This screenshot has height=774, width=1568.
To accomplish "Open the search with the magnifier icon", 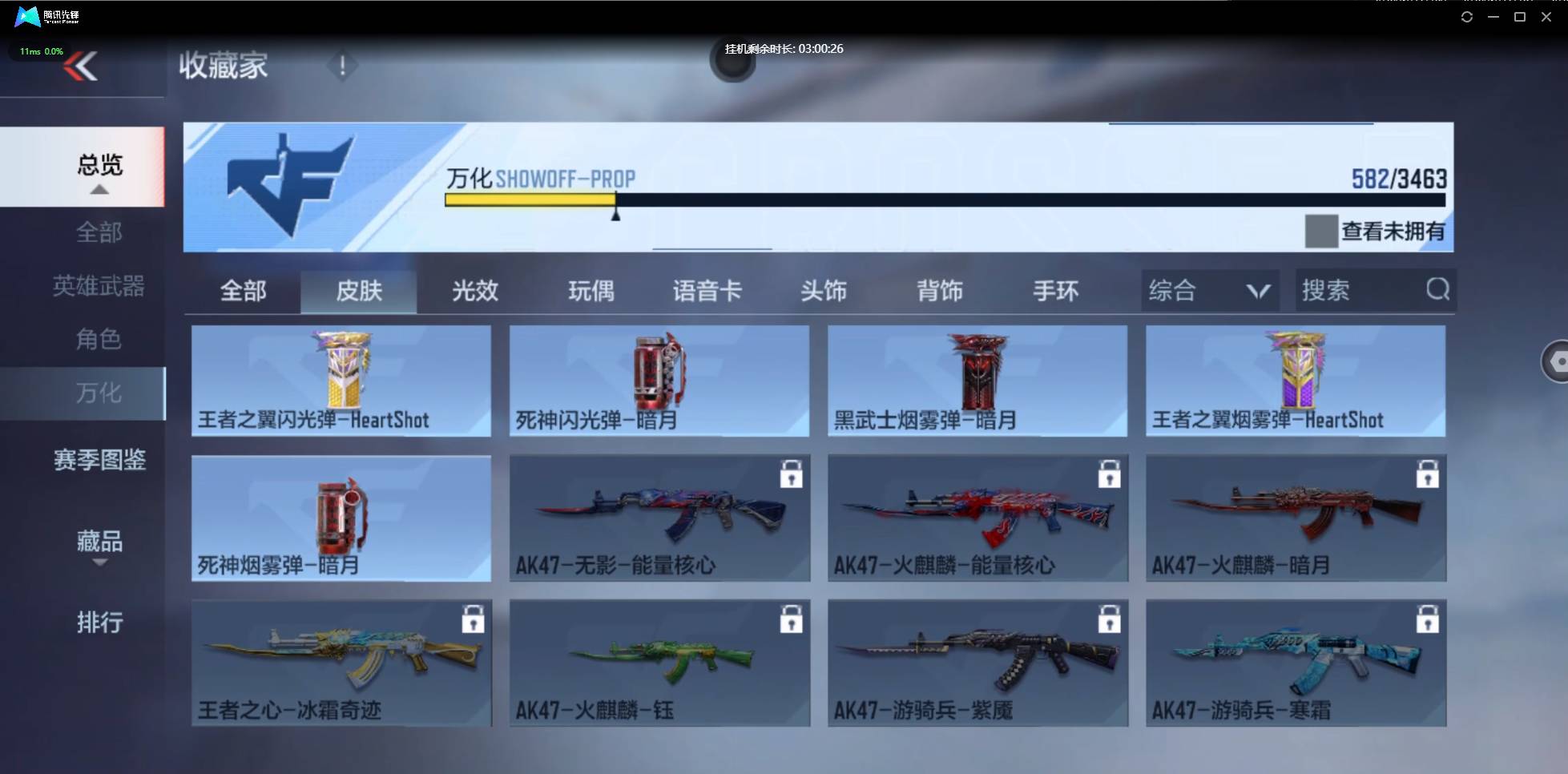I will (1438, 290).
